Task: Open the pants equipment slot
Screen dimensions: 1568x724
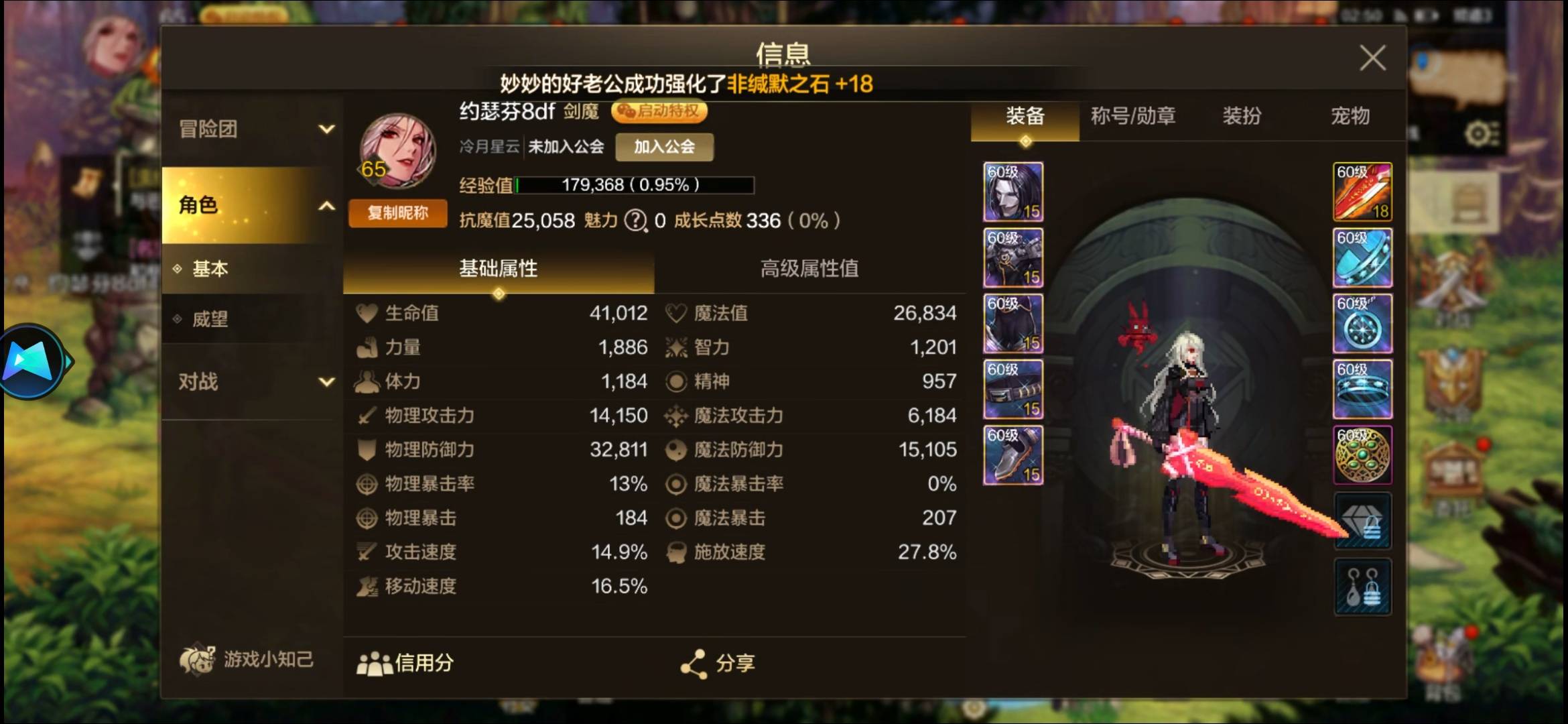Action: point(1012,323)
